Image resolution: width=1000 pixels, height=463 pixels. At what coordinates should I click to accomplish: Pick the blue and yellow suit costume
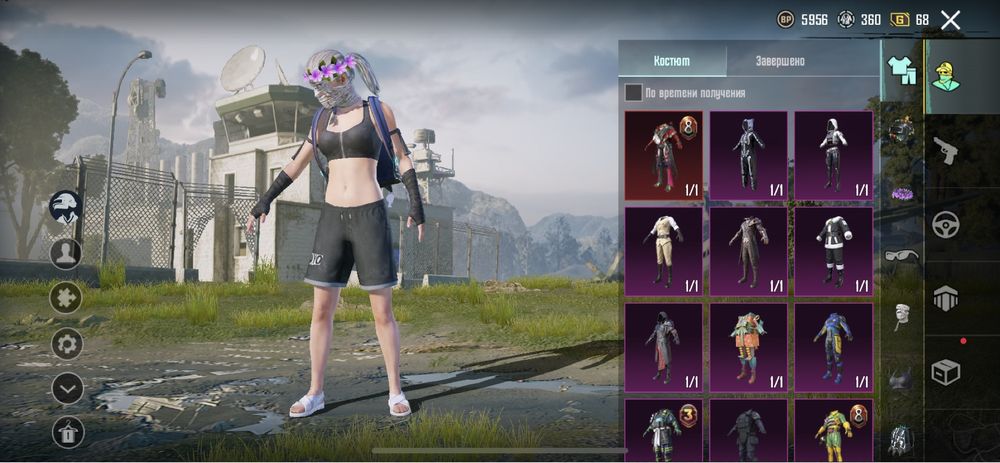tap(833, 346)
